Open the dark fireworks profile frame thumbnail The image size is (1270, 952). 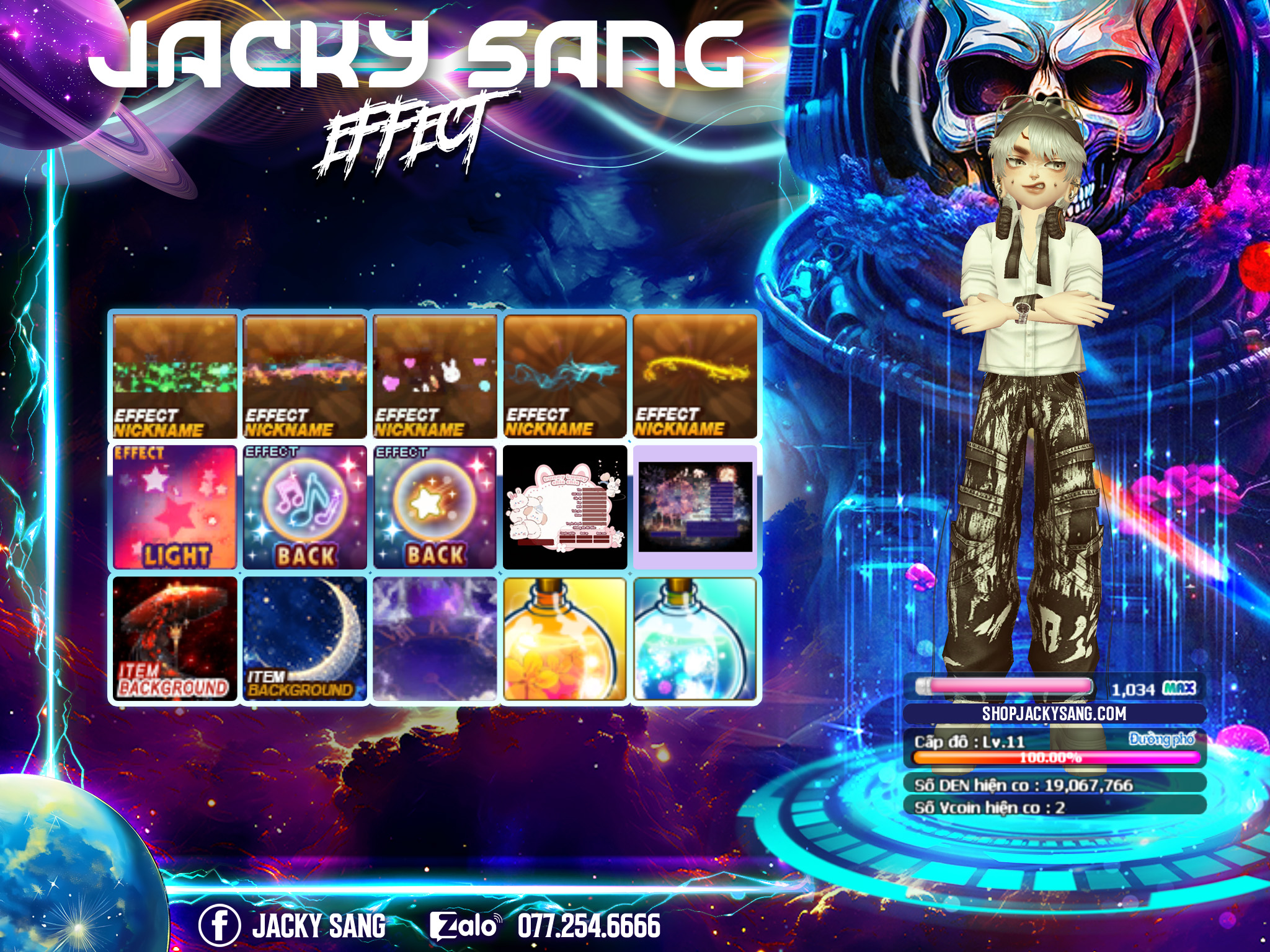[695, 507]
